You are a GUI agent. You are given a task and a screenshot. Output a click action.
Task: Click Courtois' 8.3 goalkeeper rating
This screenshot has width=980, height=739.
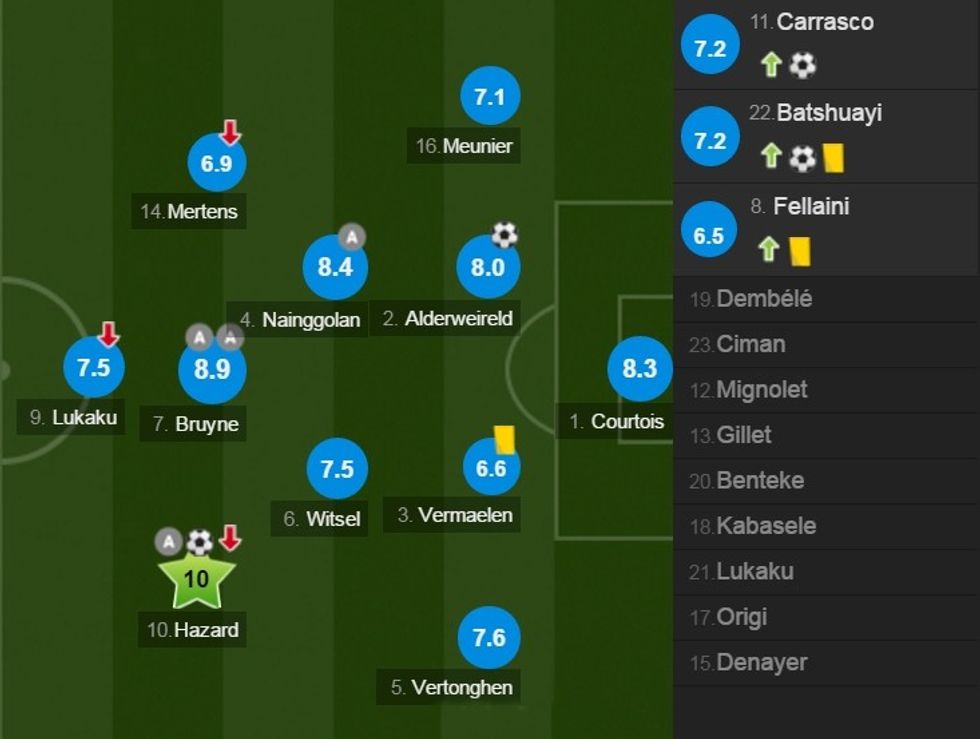coord(639,368)
